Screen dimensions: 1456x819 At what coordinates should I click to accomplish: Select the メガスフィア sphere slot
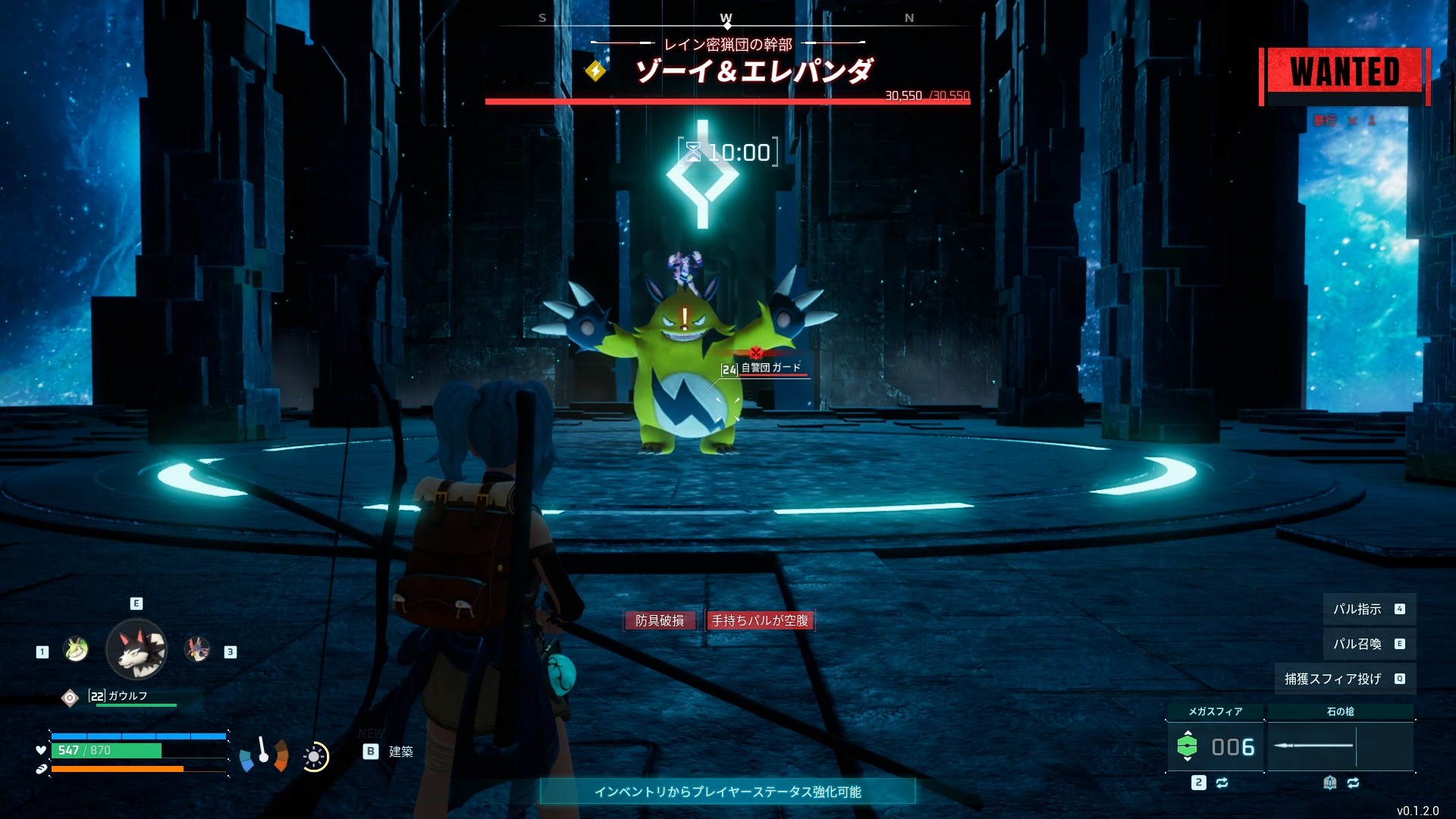pyautogui.click(x=1215, y=746)
